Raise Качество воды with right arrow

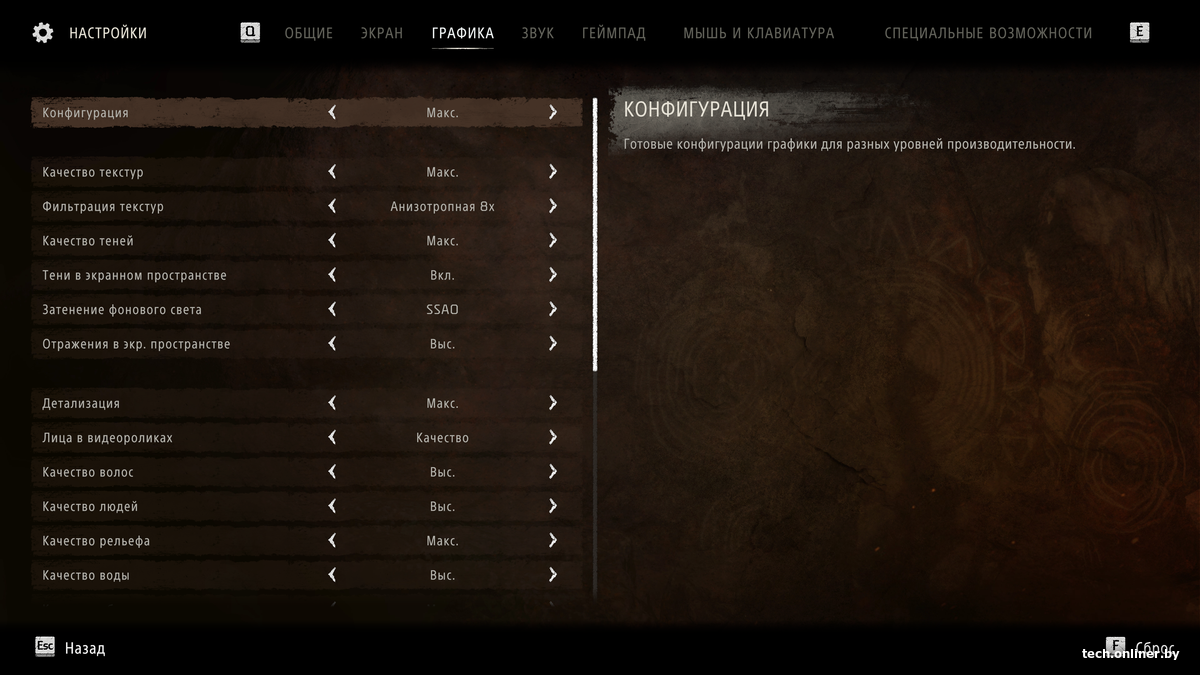pos(552,575)
